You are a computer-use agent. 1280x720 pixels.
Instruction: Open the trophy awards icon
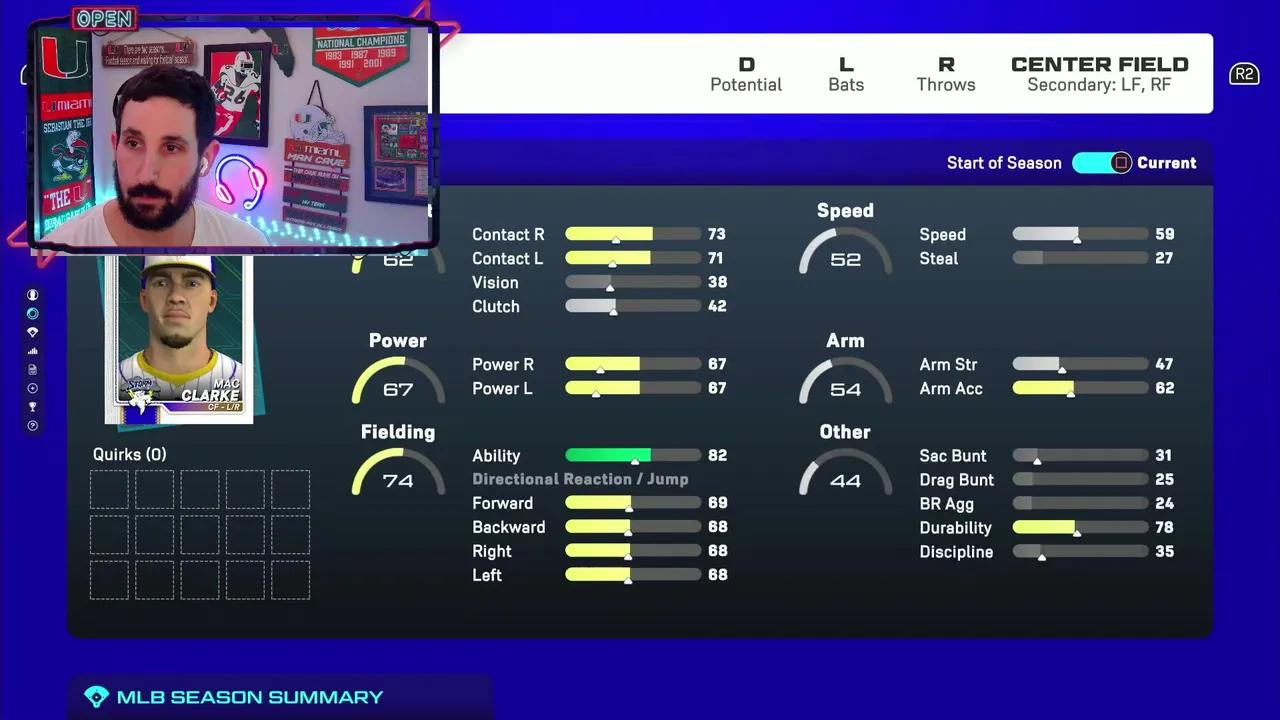pyautogui.click(x=32, y=407)
